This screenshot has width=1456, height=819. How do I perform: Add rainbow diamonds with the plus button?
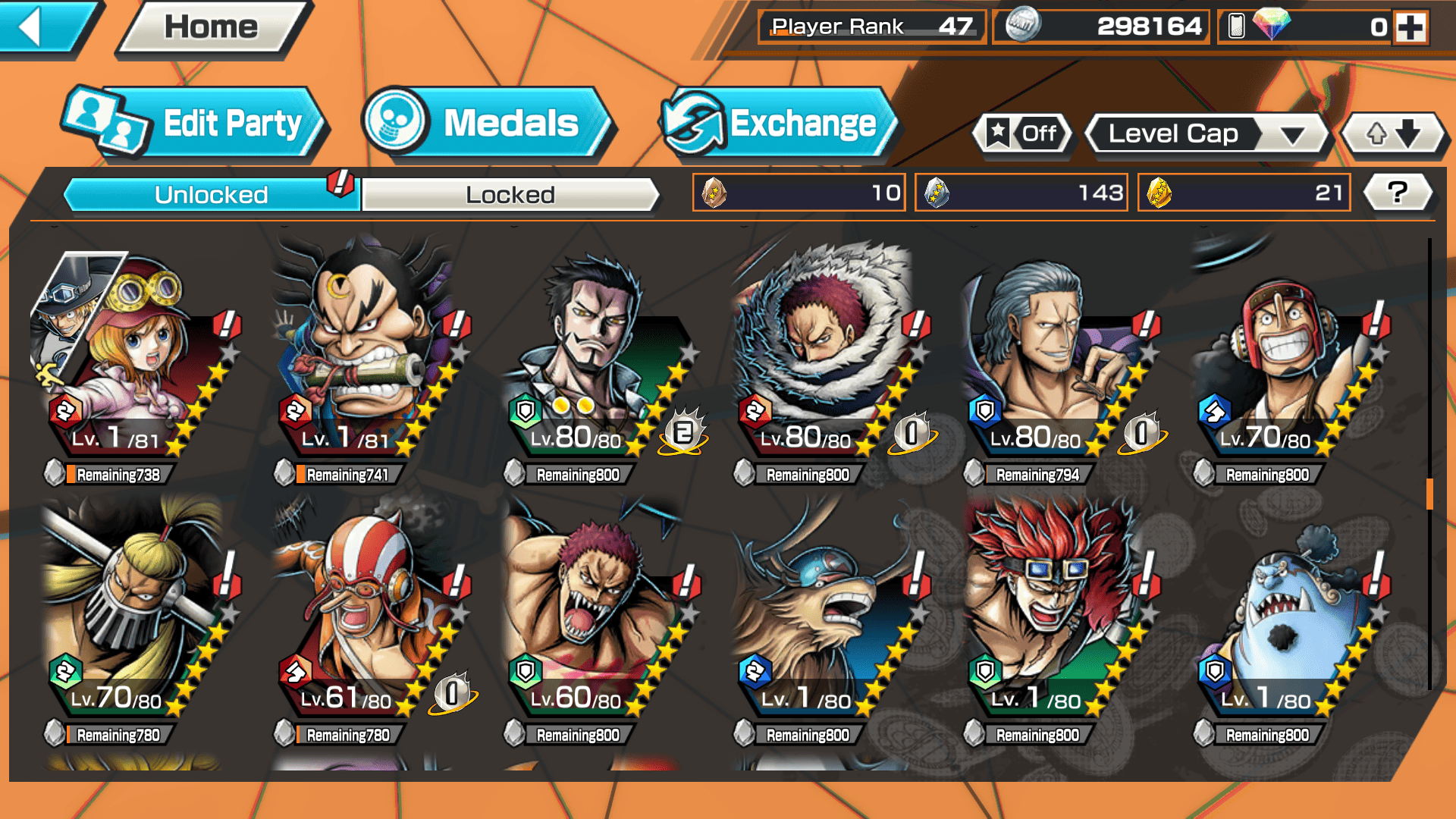pos(1410,27)
